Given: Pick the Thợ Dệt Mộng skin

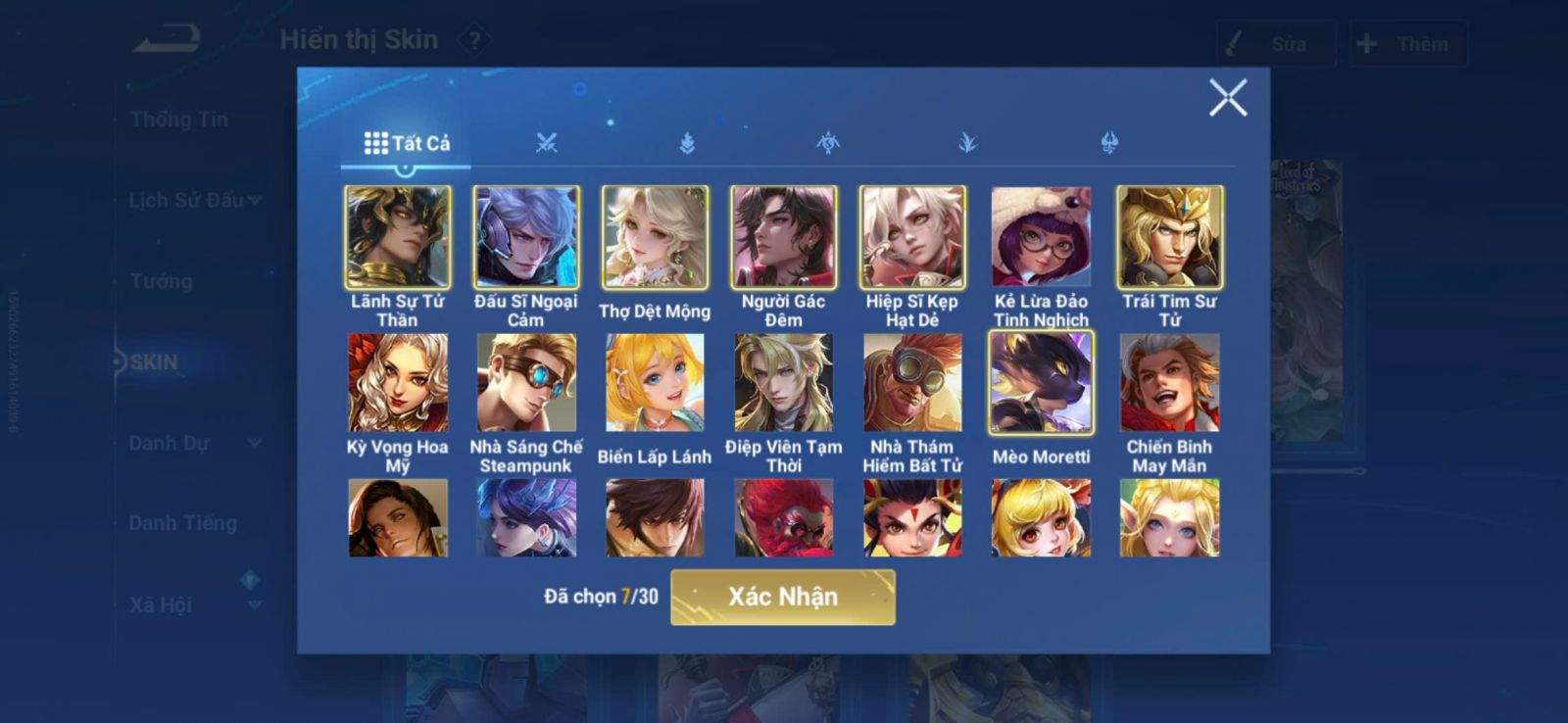Looking at the screenshot, I should coord(655,237).
